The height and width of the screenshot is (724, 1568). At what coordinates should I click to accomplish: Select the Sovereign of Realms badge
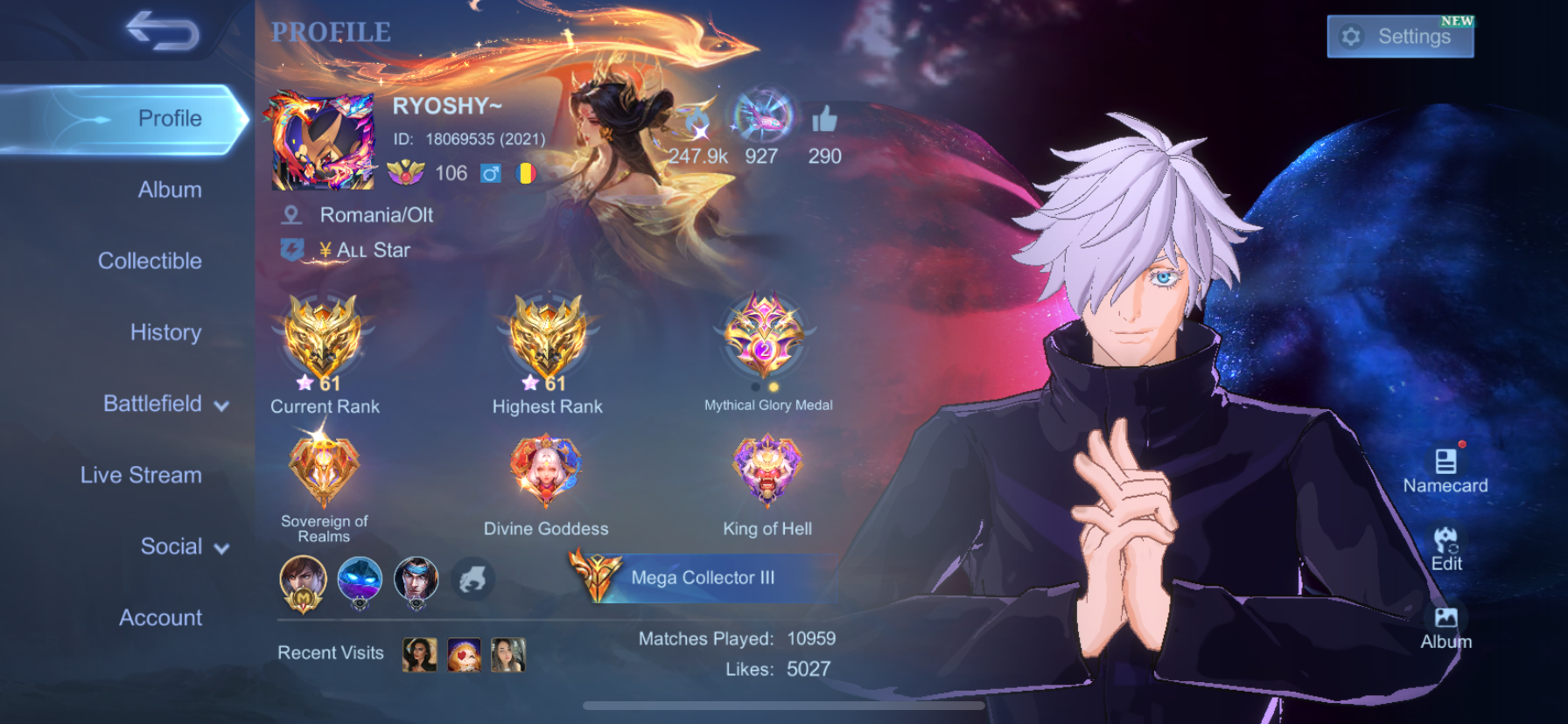pyautogui.click(x=324, y=470)
